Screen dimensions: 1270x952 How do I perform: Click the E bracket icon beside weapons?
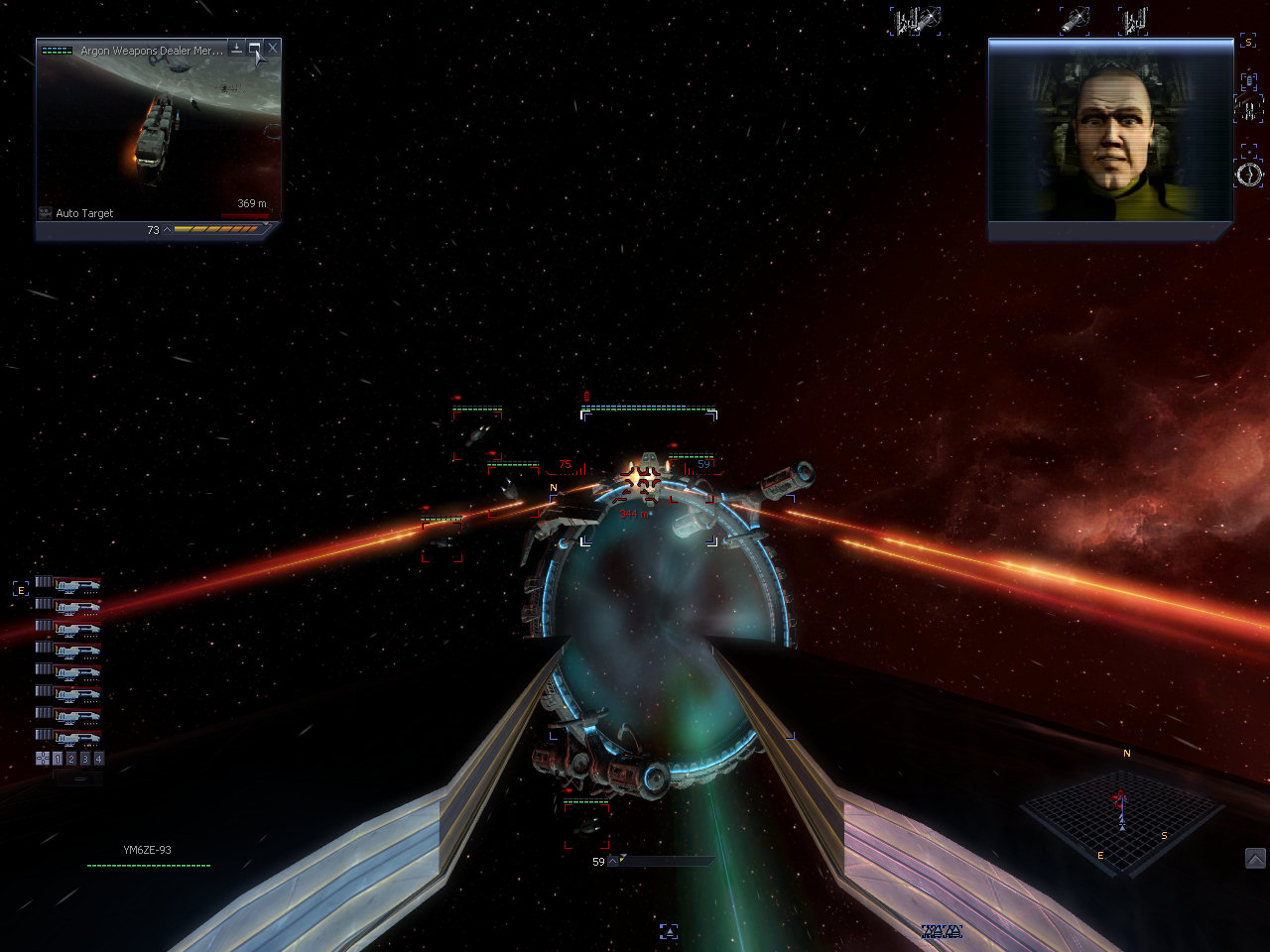[x=21, y=589]
